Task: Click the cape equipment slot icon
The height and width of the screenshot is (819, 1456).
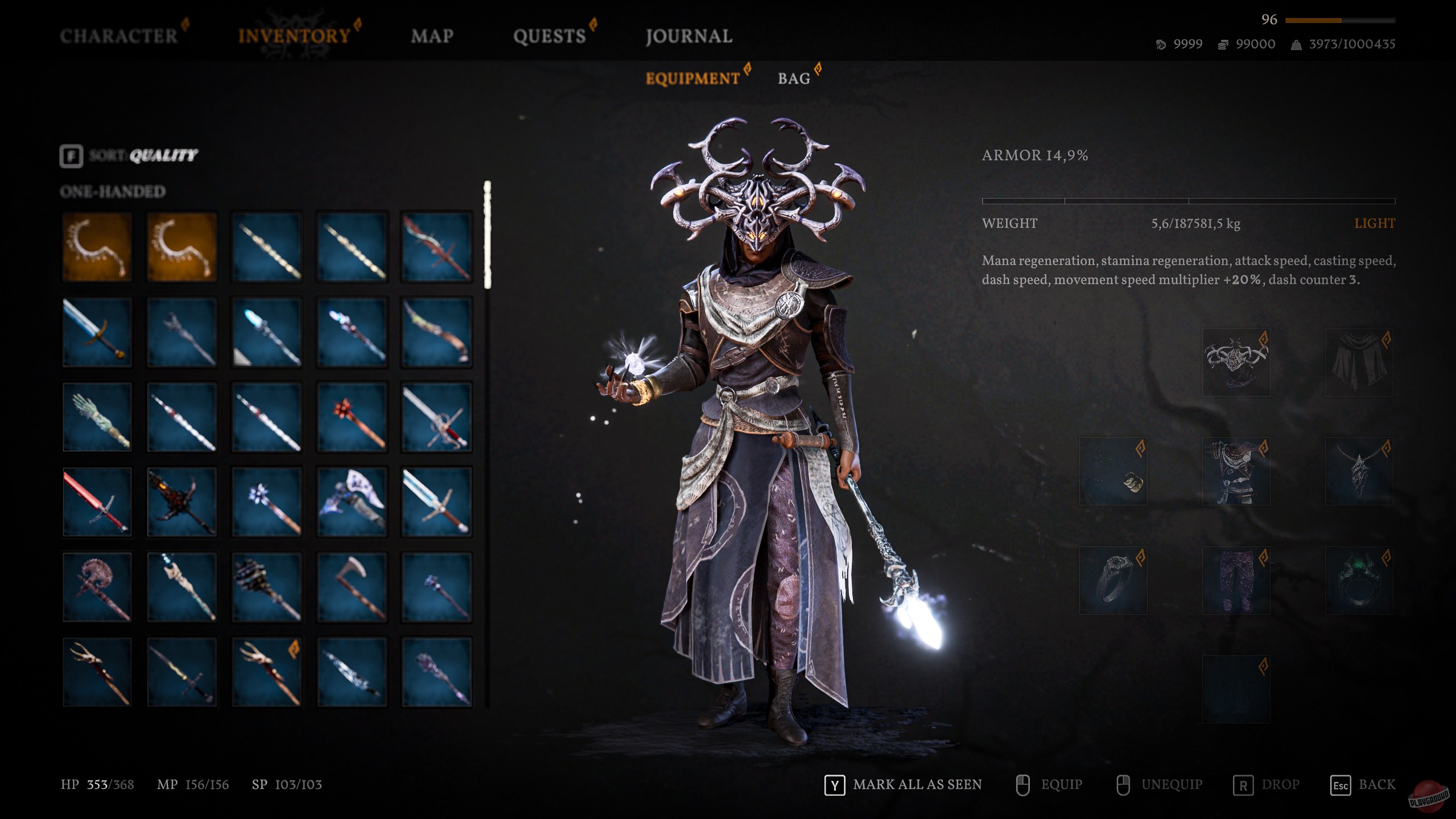Action: click(x=1359, y=363)
